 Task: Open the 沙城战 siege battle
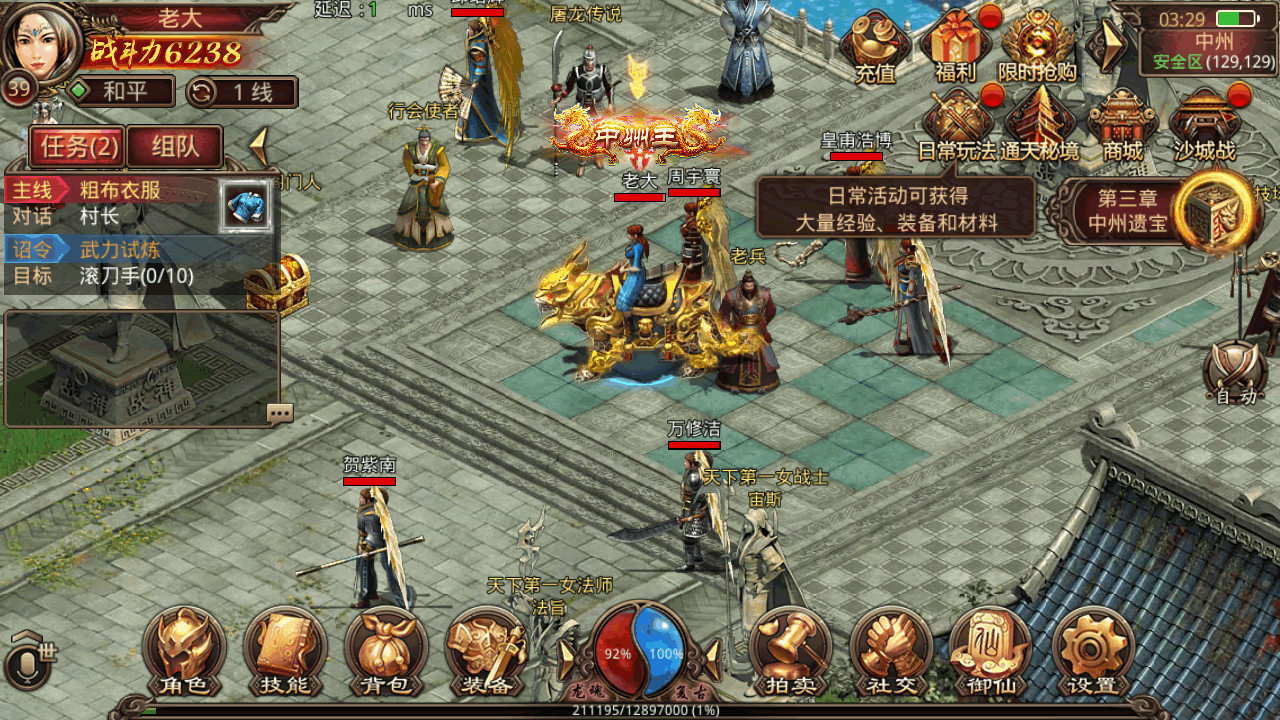coord(1204,126)
